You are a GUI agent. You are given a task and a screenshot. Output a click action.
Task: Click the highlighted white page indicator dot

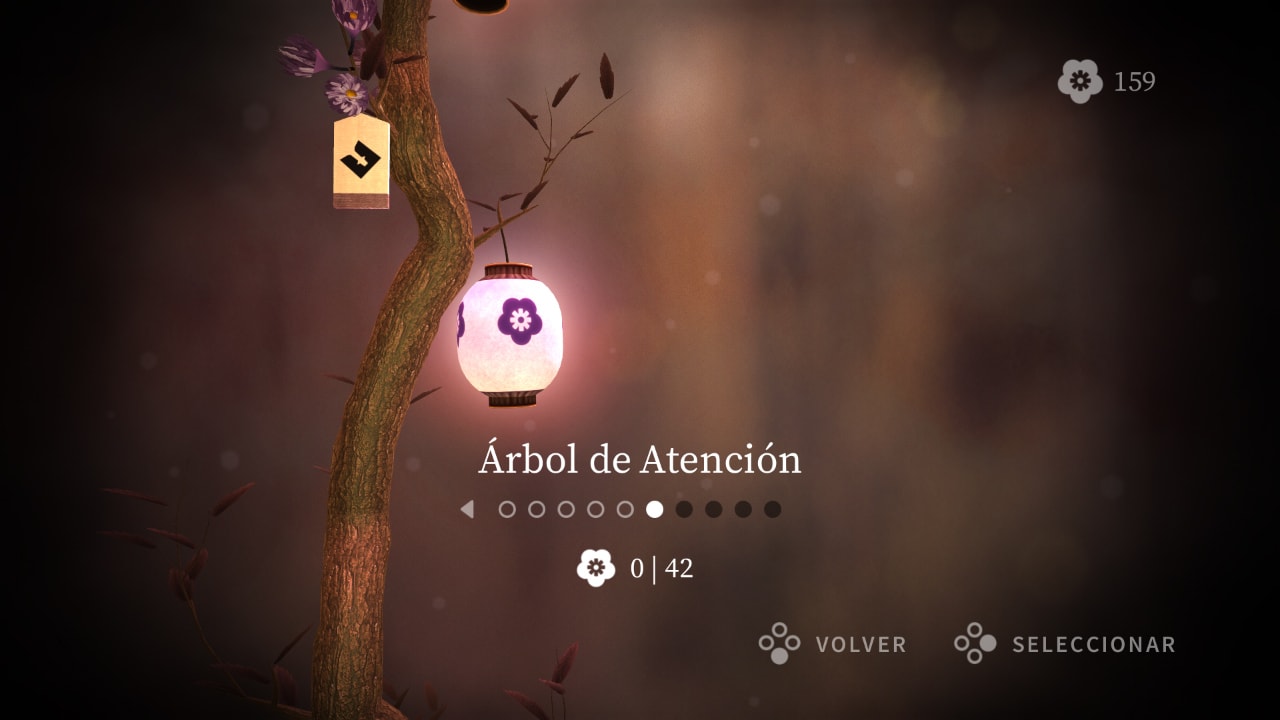tap(654, 510)
